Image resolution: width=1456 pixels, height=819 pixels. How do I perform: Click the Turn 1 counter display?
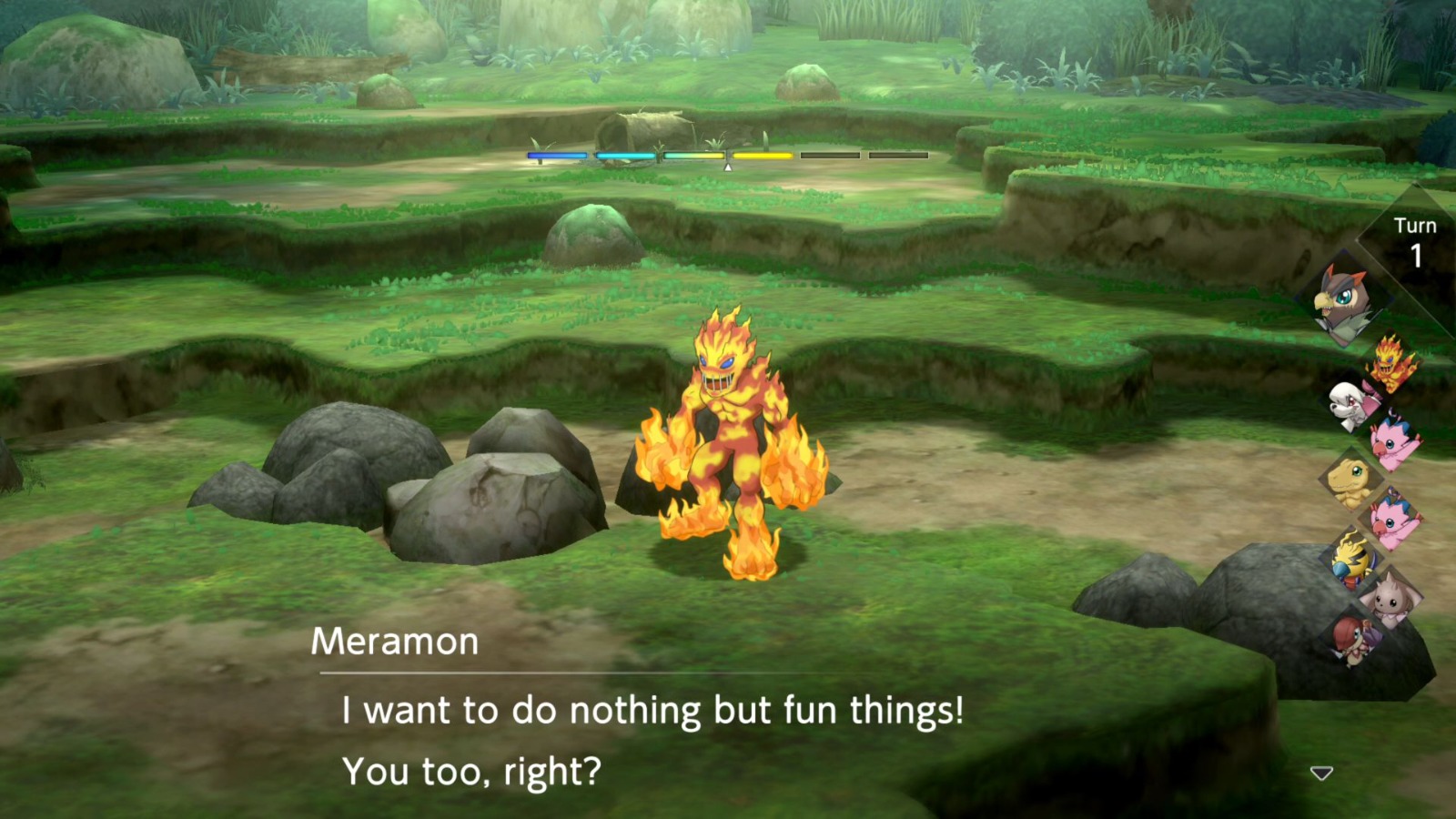point(1416,238)
